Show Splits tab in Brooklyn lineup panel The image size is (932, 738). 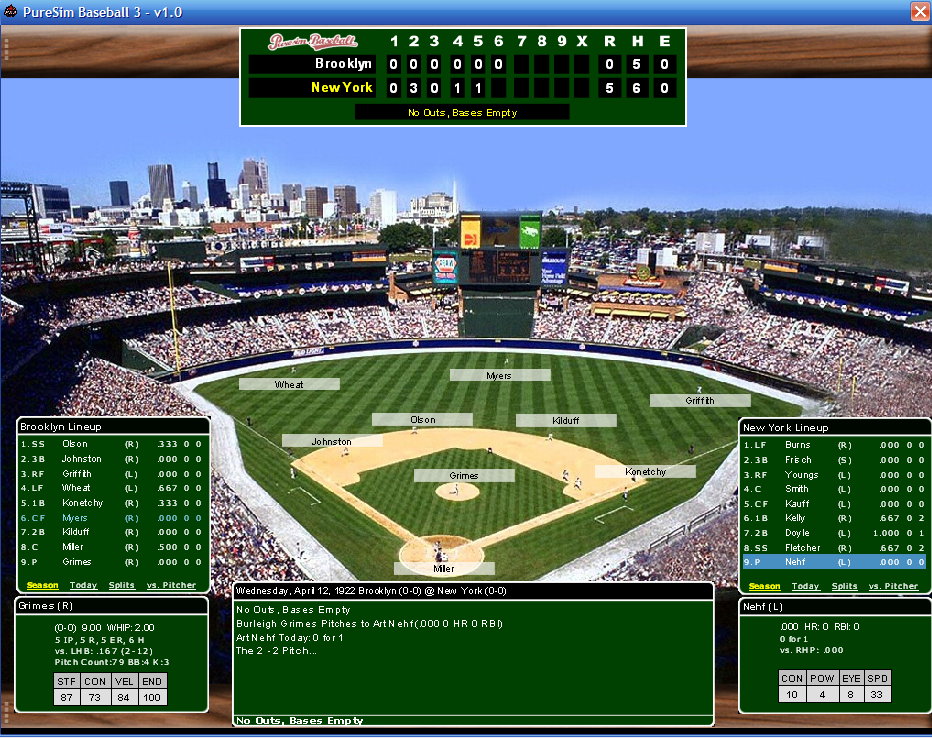(122, 586)
